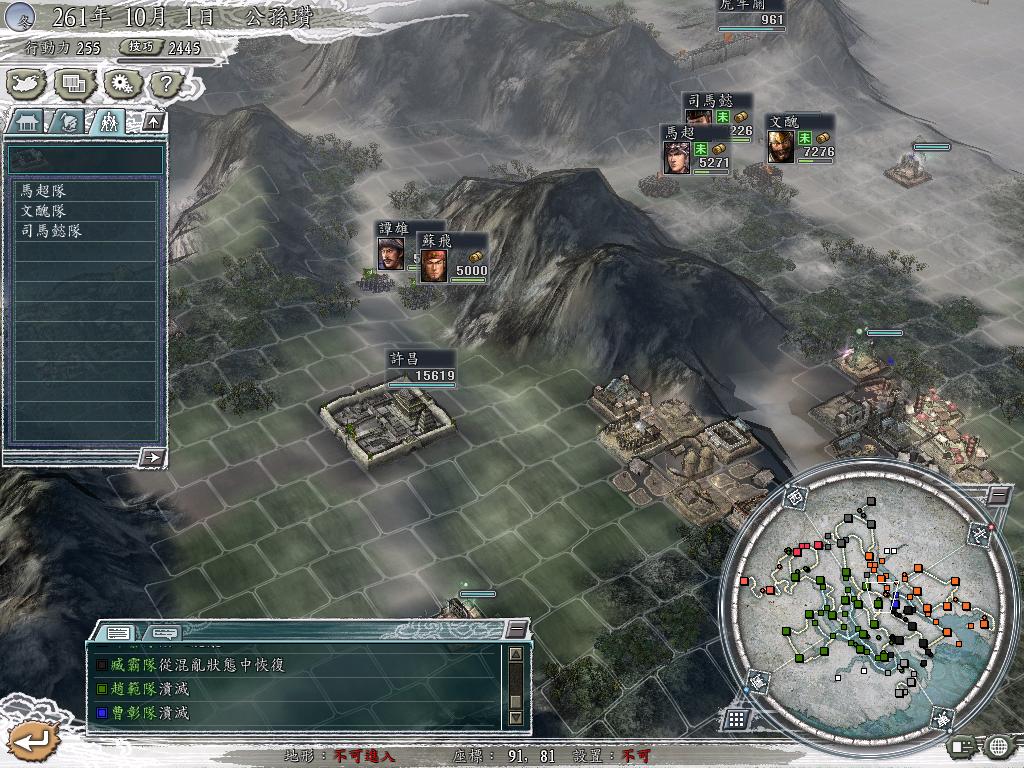The image size is (1024, 768).
Task: Click the right arrow at list panel bottom
Action: point(152,457)
